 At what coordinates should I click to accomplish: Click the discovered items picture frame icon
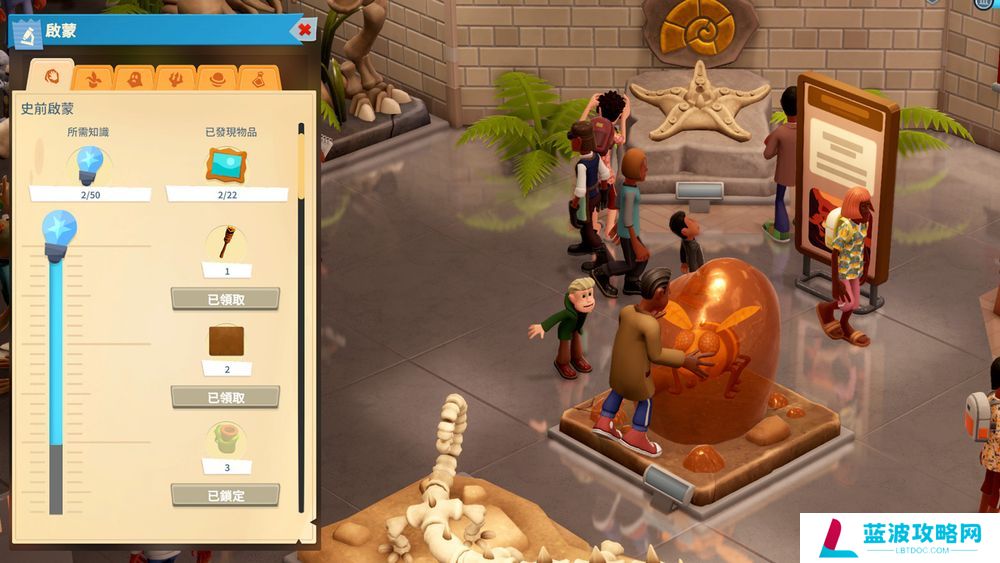(225, 164)
